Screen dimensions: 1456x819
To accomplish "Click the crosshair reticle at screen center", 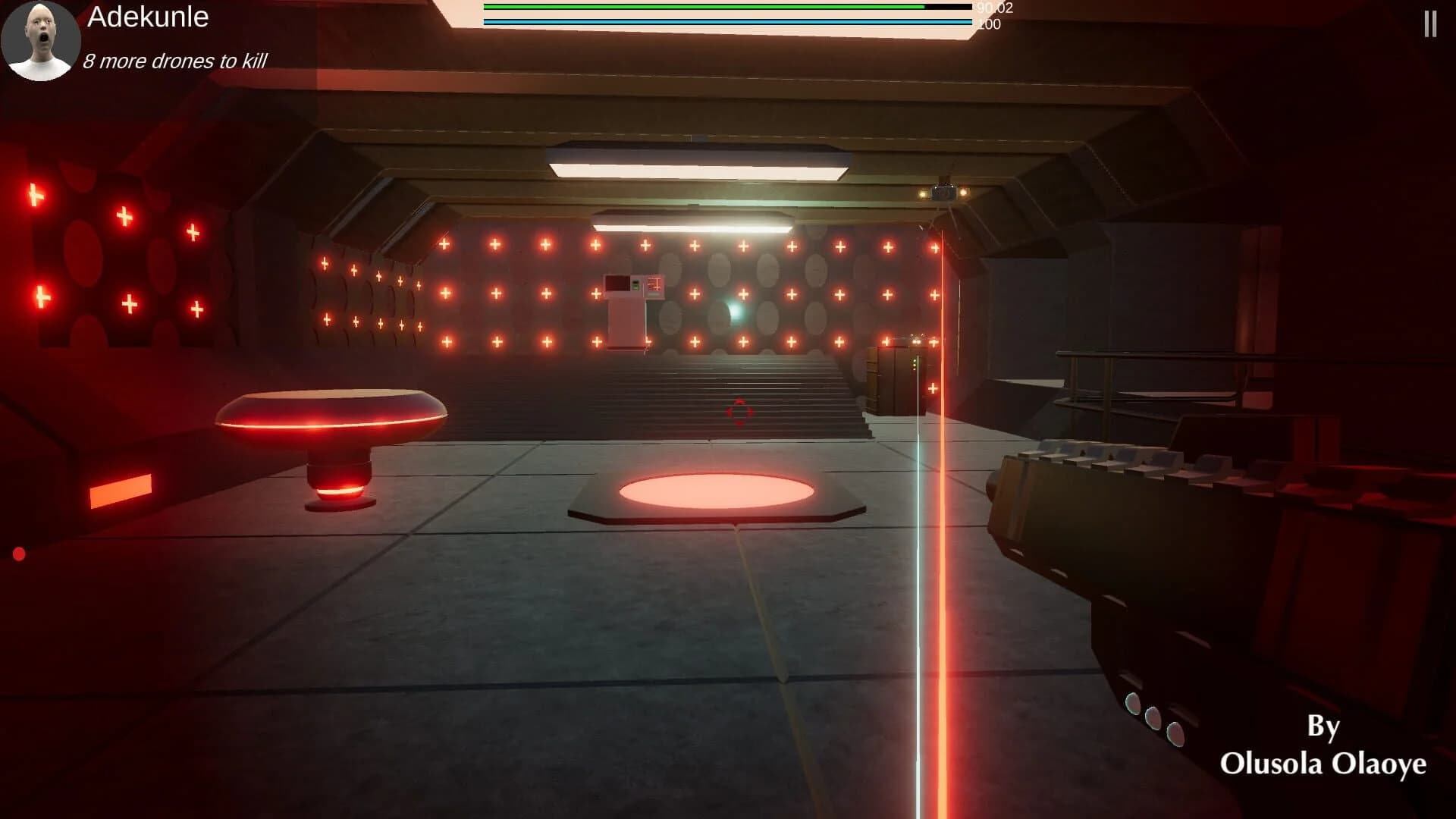I will pyautogui.click(x=737, y=410).
